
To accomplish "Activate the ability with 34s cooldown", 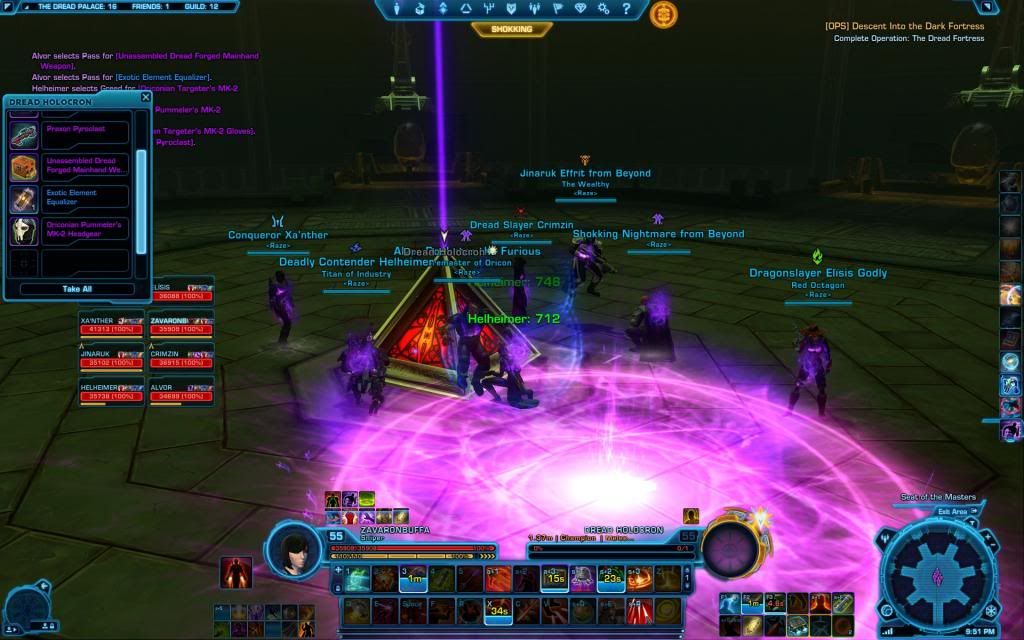I will tap(496, 612).
